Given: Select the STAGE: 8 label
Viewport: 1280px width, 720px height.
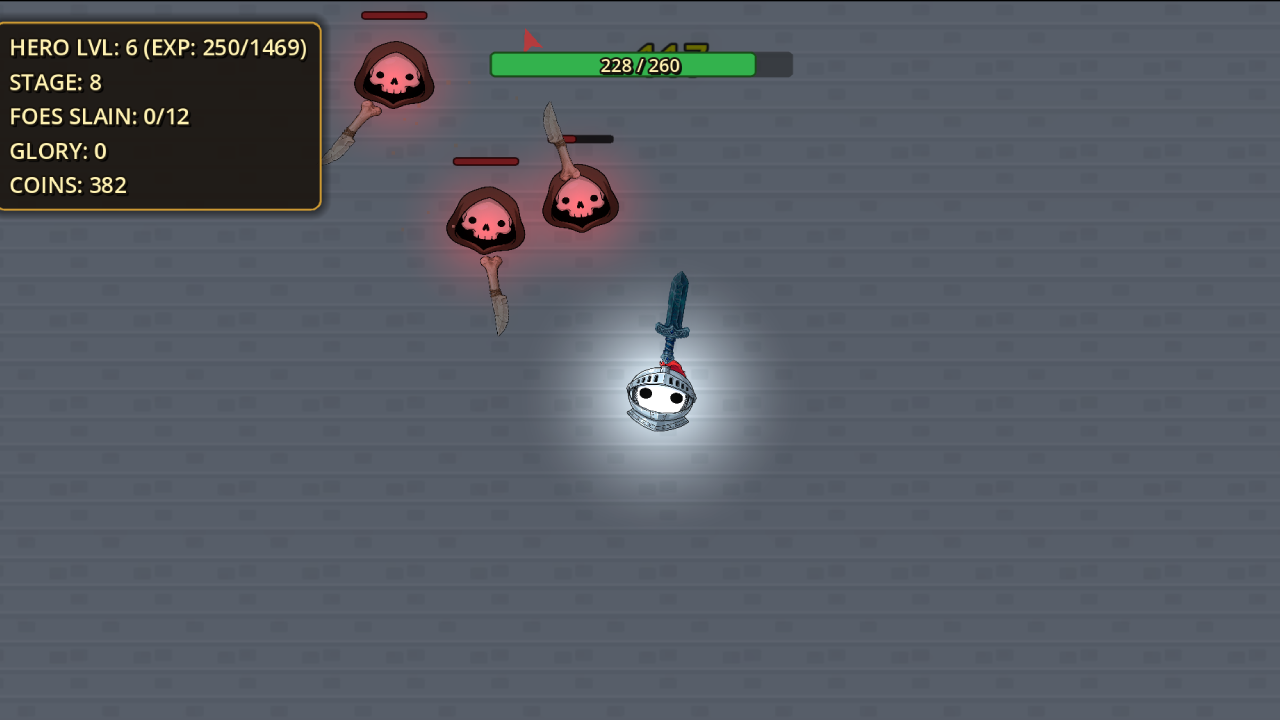Looking at the screenshot, I should tap(56, 83).
